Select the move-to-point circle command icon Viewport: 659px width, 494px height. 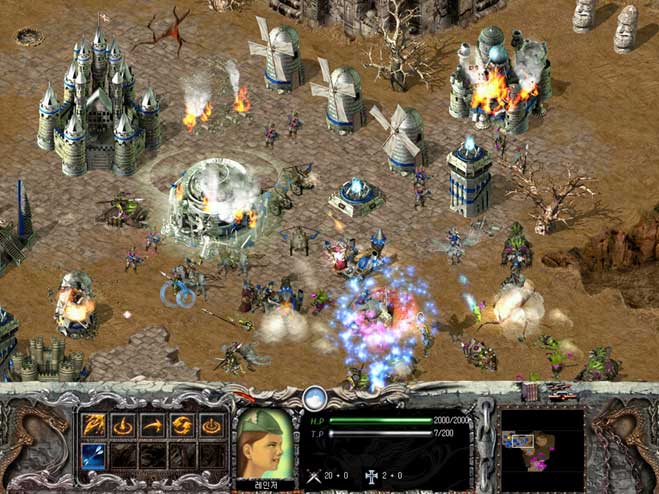tap(124, 425)
